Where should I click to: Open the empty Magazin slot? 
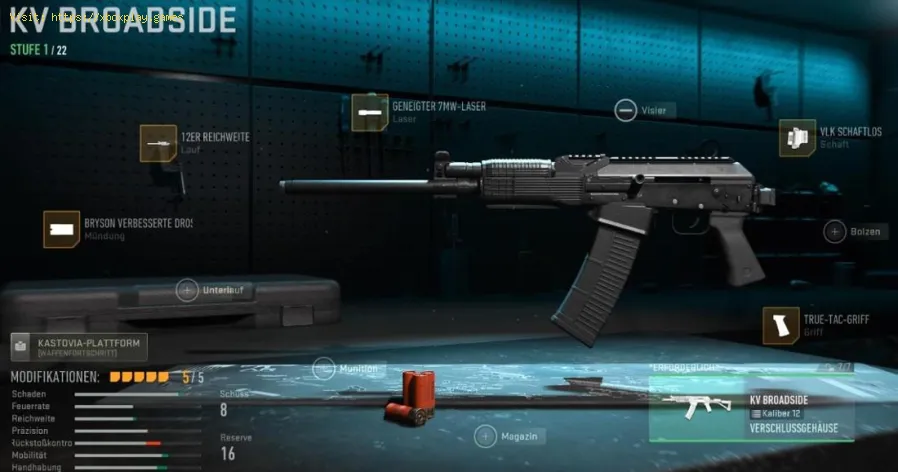[485, 436]
